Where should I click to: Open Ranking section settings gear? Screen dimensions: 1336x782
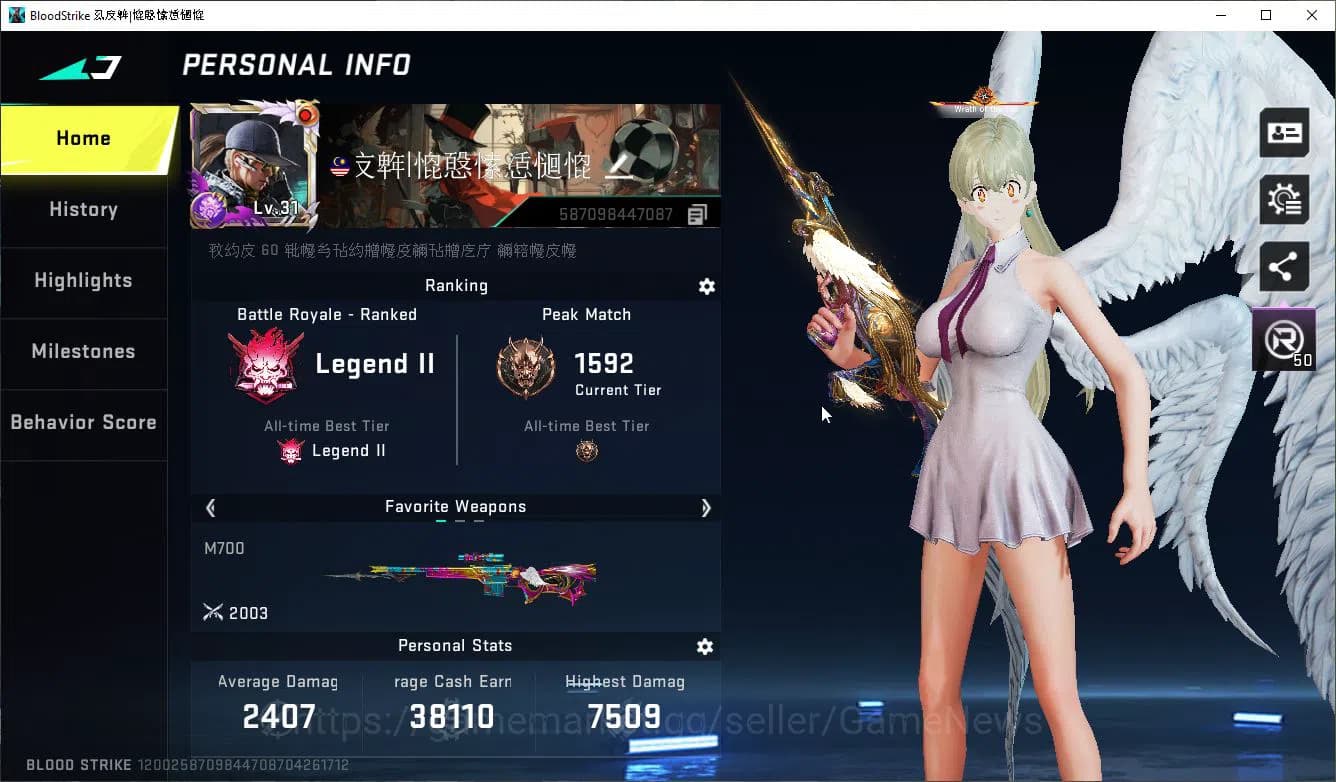tap(707, 287)
